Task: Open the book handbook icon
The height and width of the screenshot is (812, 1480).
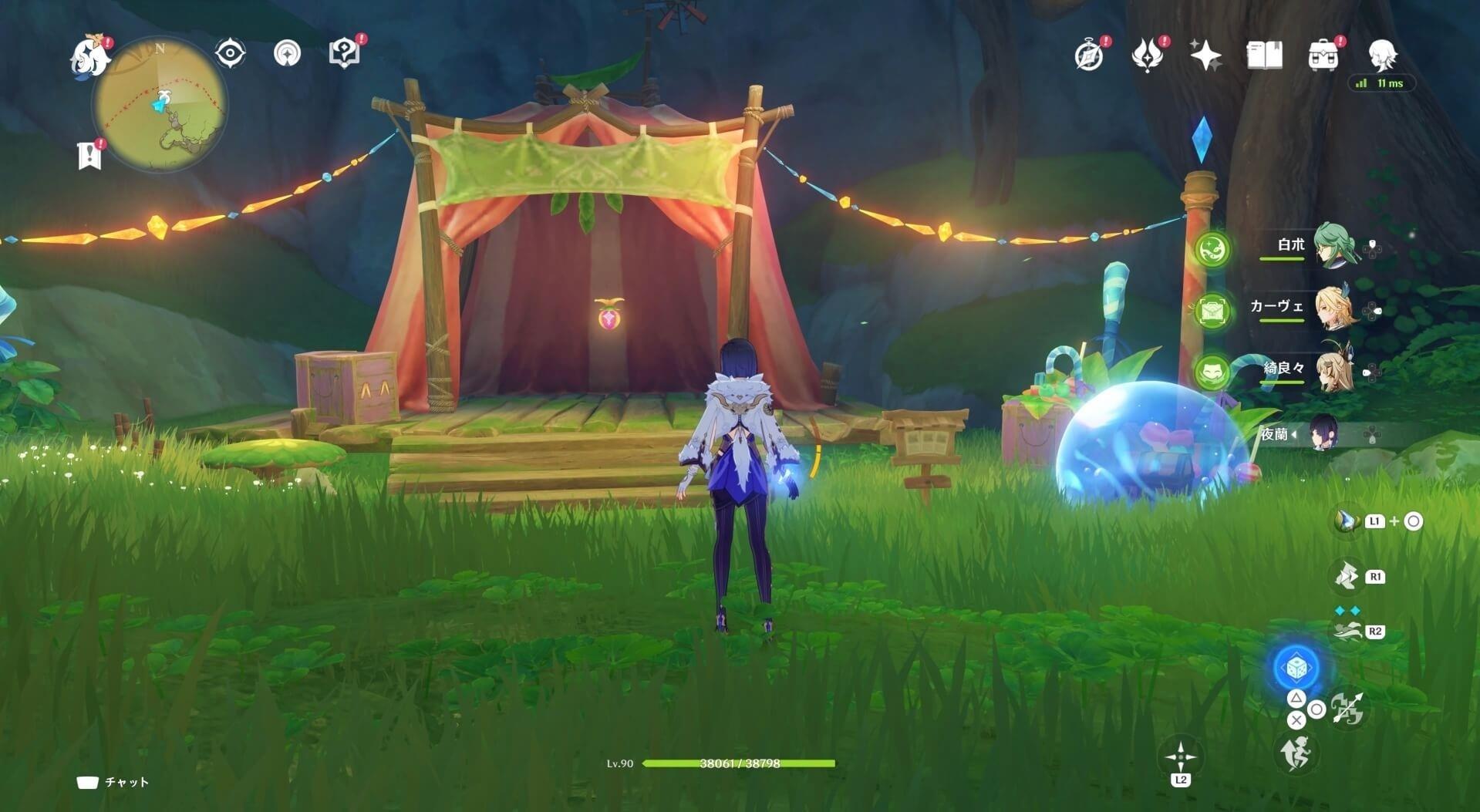Action: click(1264, 56)
